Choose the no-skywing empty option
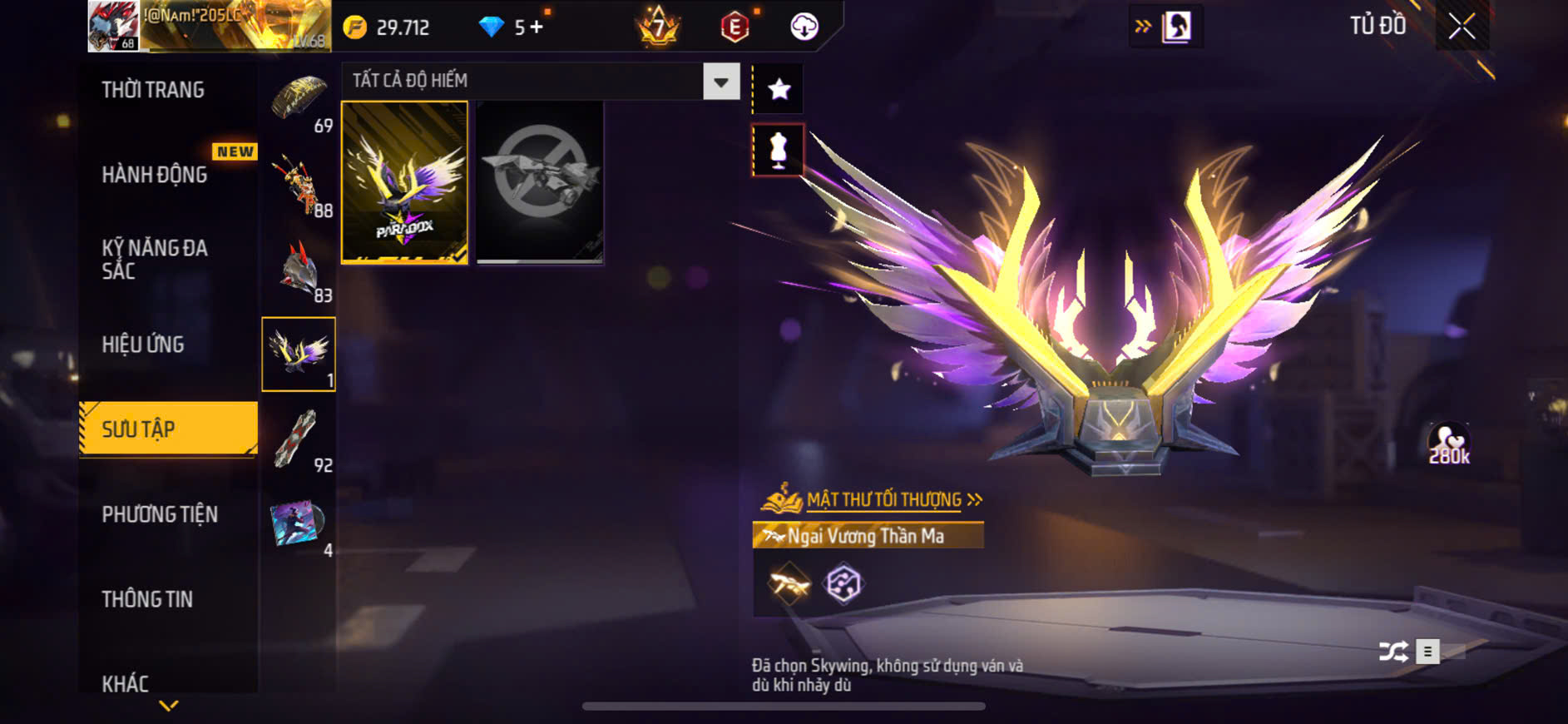 (540, 182)
